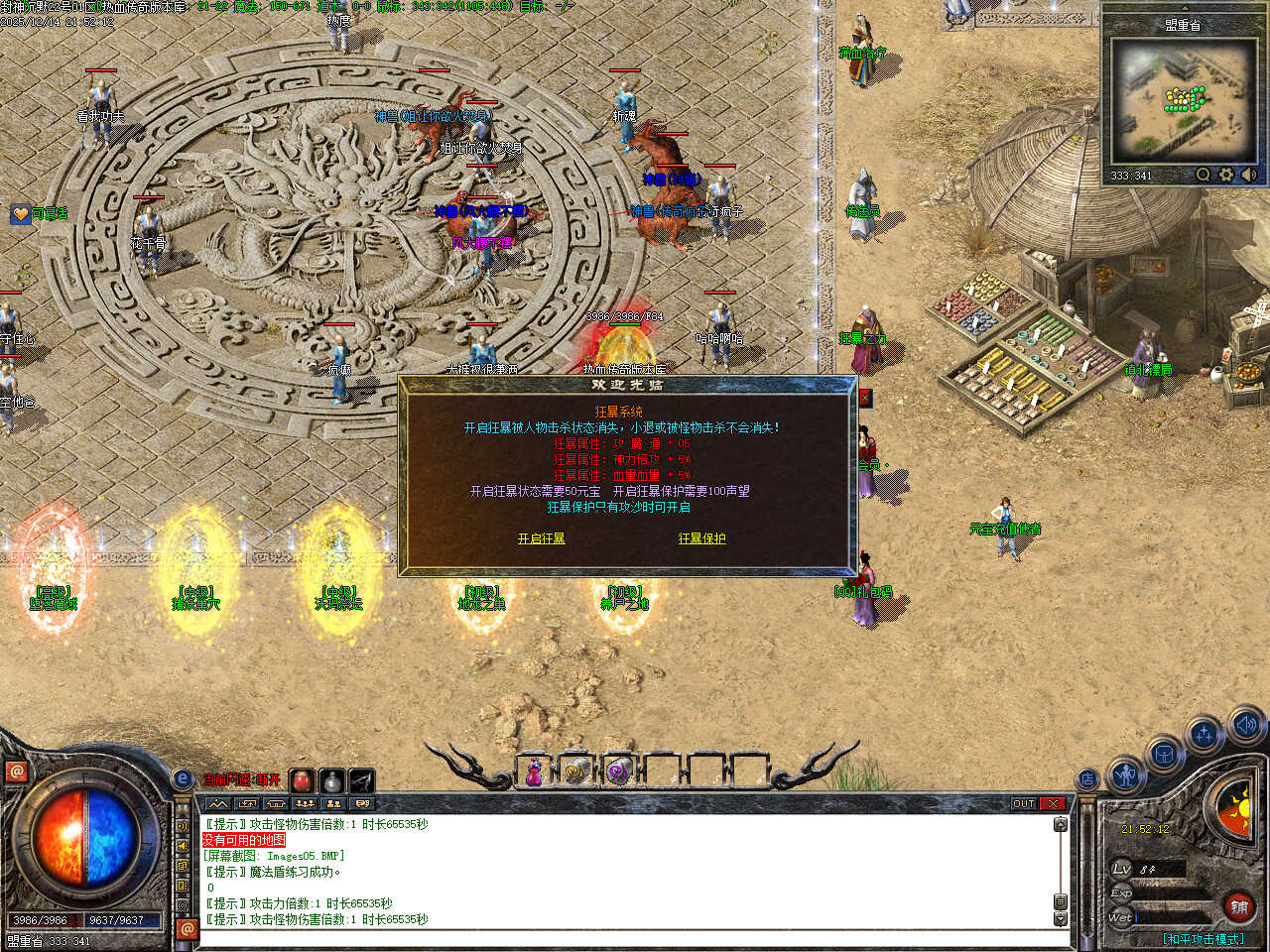Viewport: 1270px width, 952px height.
Task: Open the skills sparkle round button
Action: coord(1205,735)
